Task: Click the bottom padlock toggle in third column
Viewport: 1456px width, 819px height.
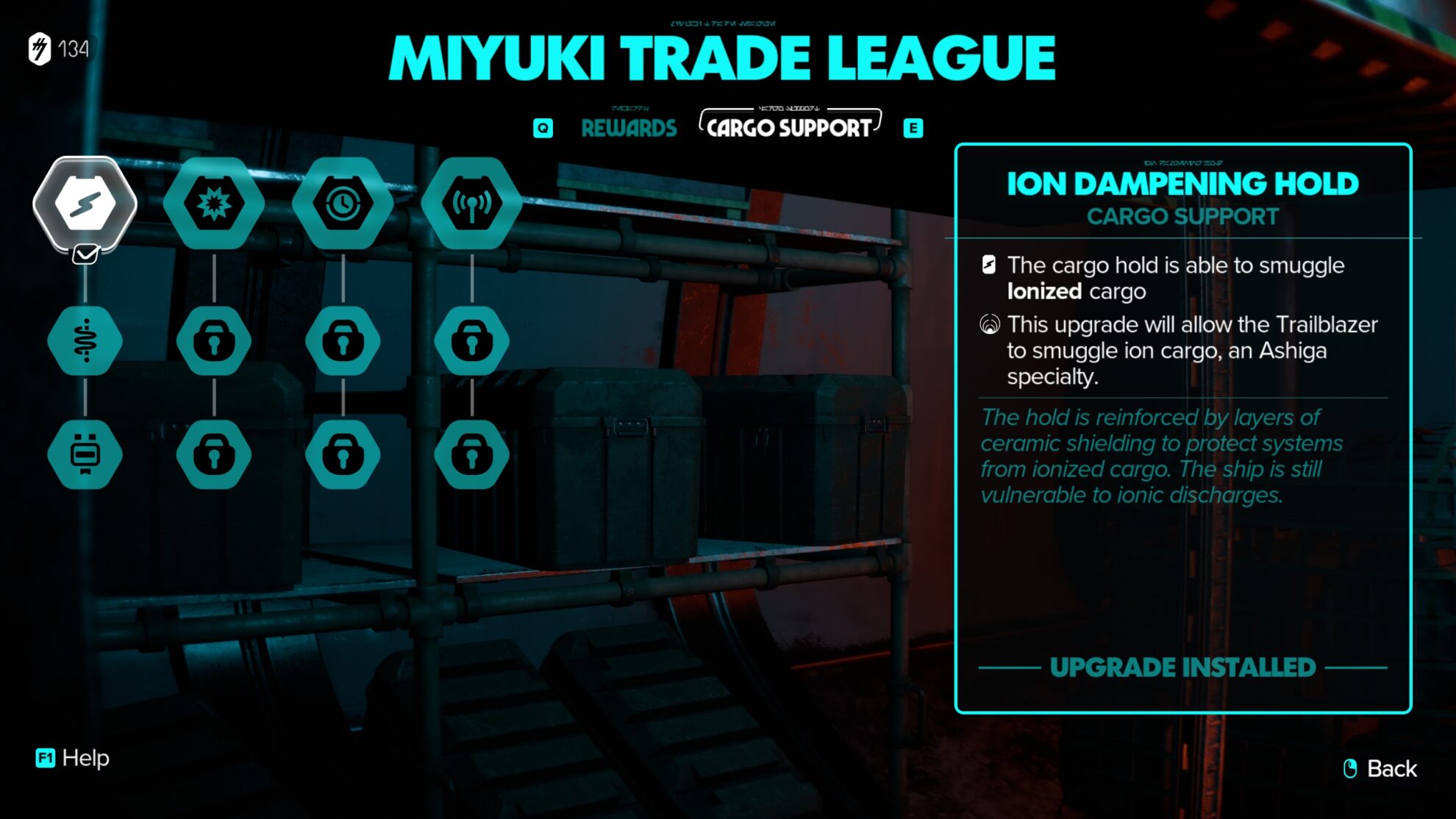Action: [343, 454]
